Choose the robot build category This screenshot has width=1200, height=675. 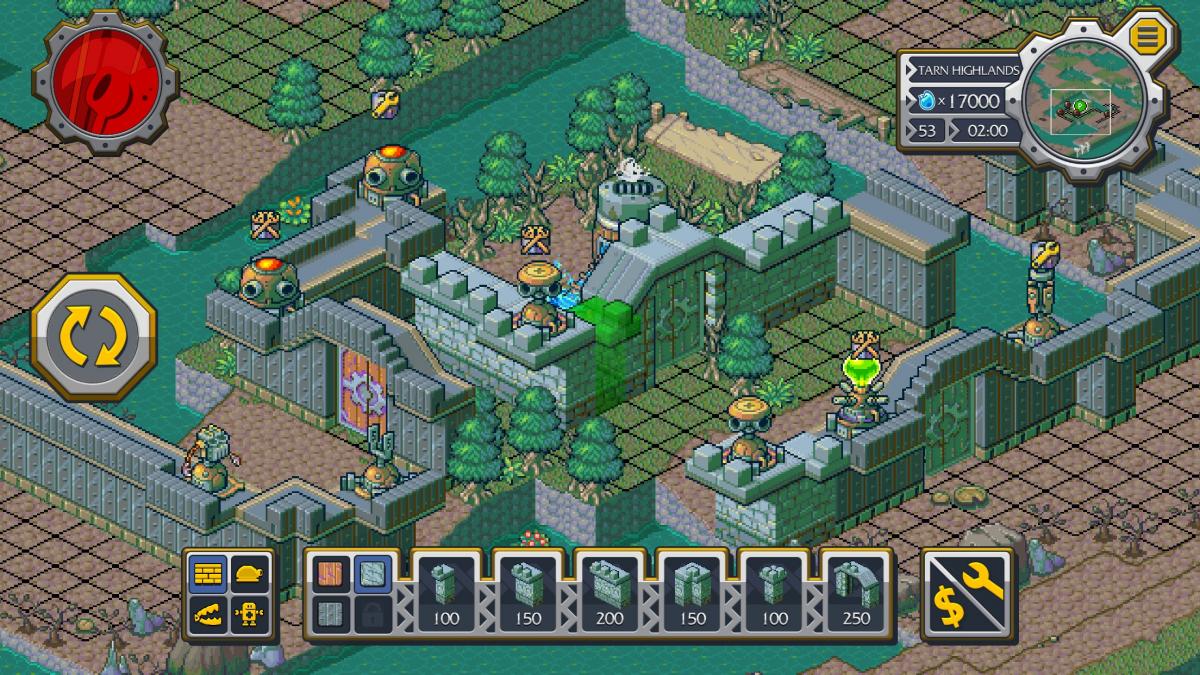[250, 614]
